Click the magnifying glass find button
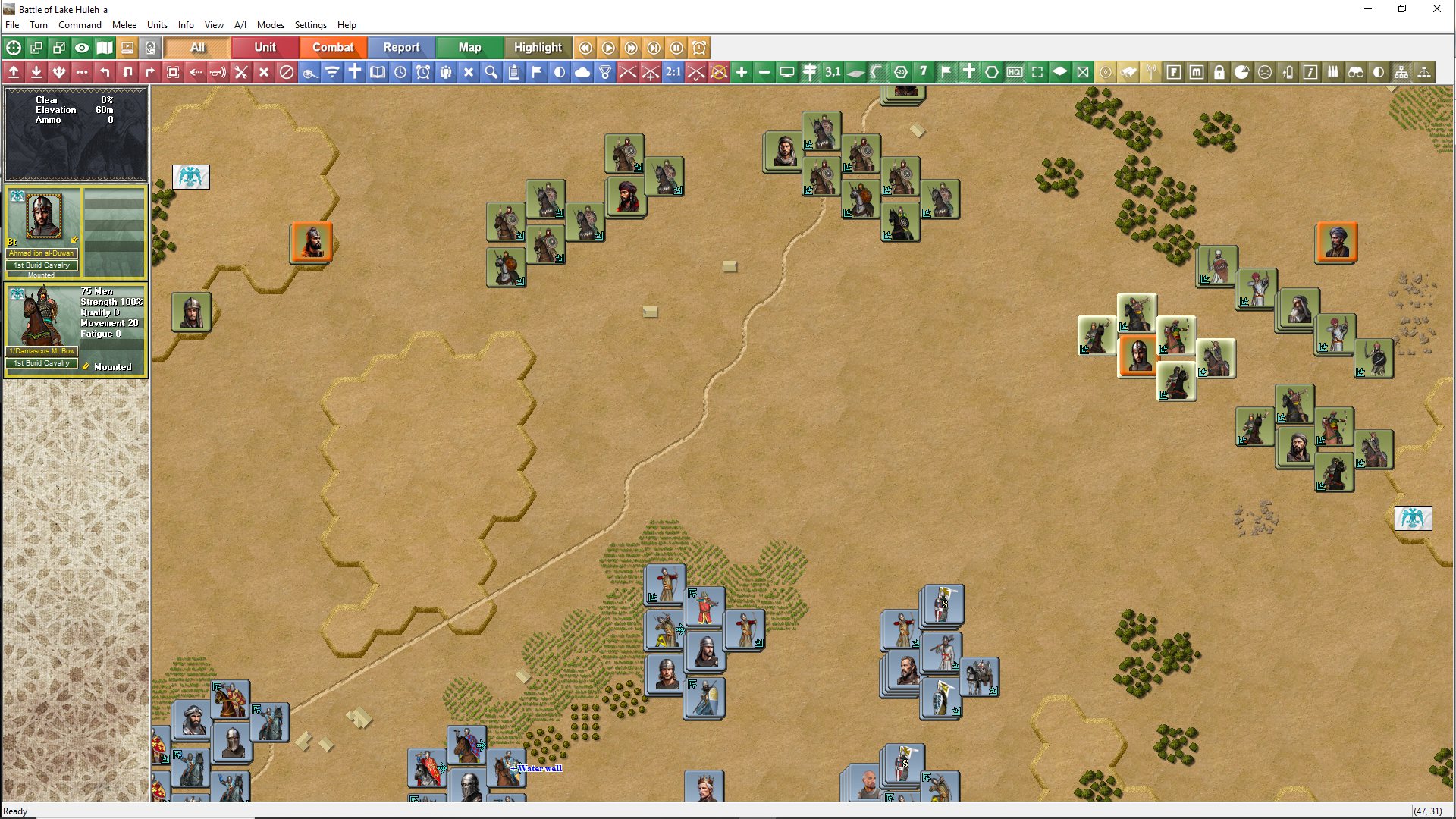Screen dimensions: 1456x819 tap(491, 72)
